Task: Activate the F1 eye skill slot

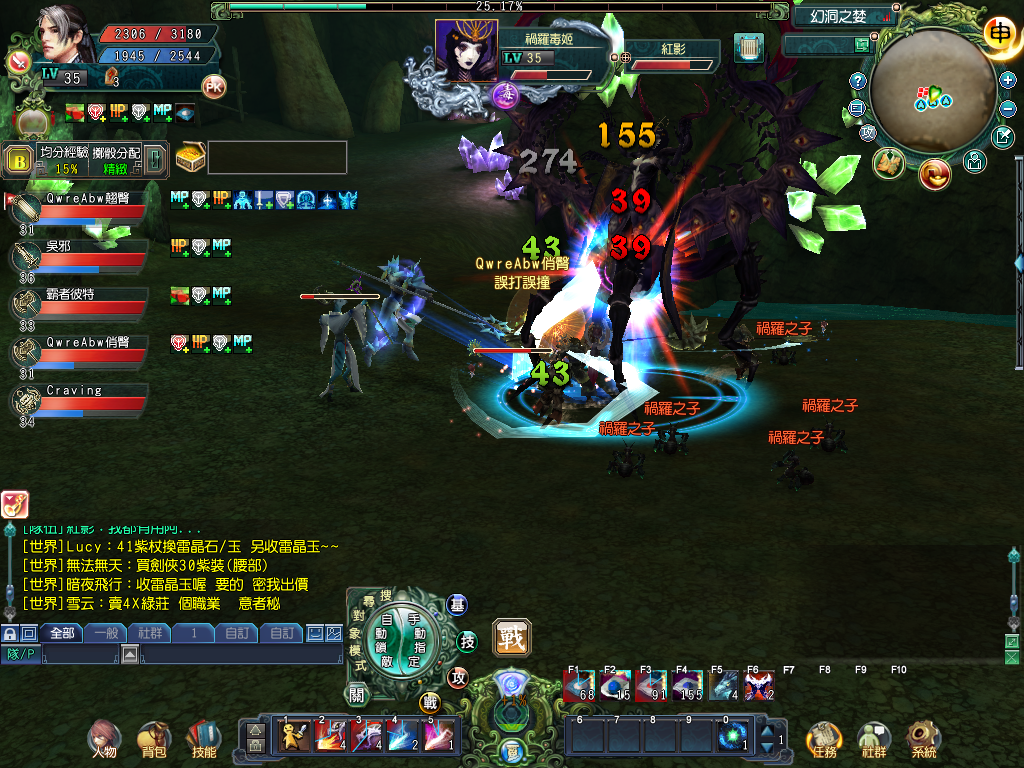Action: click(x=579, y=685)
